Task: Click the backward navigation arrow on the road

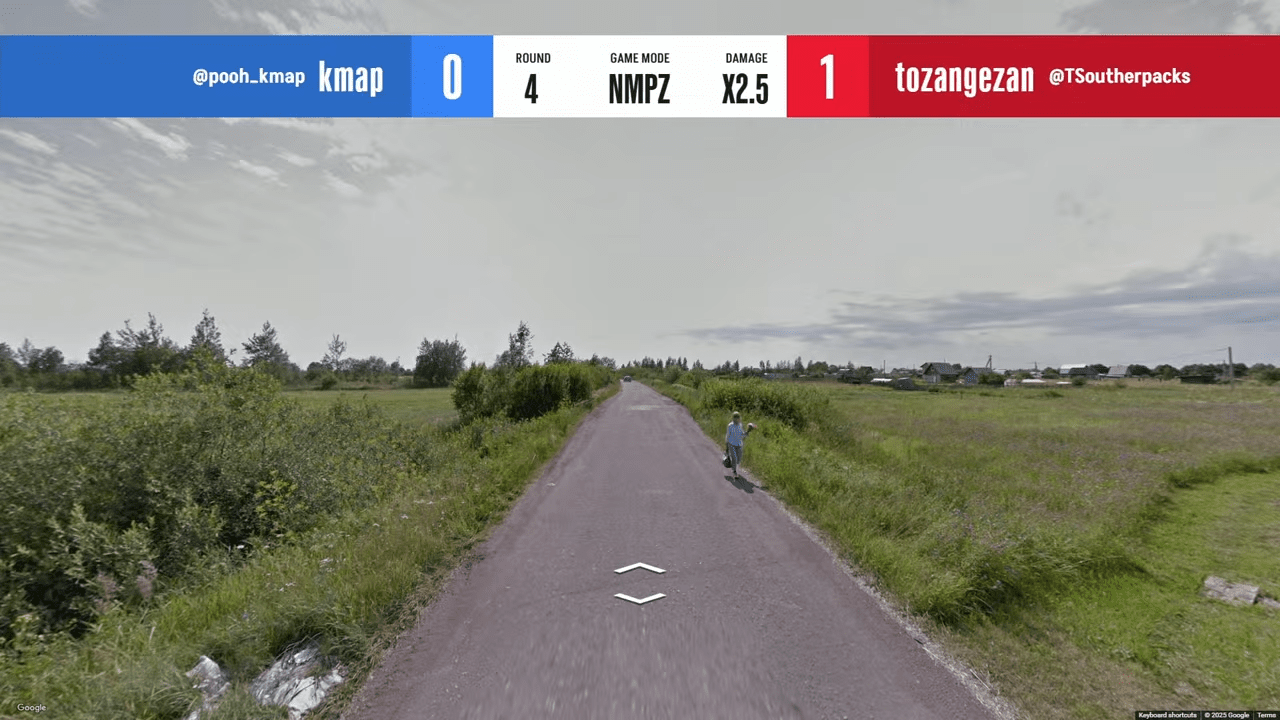Action: [x=640, y=598]
